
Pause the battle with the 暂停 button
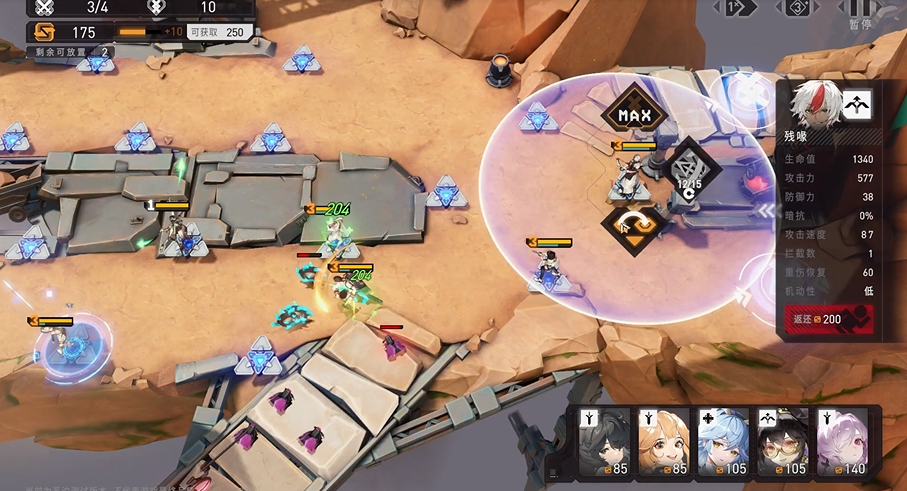859,12
